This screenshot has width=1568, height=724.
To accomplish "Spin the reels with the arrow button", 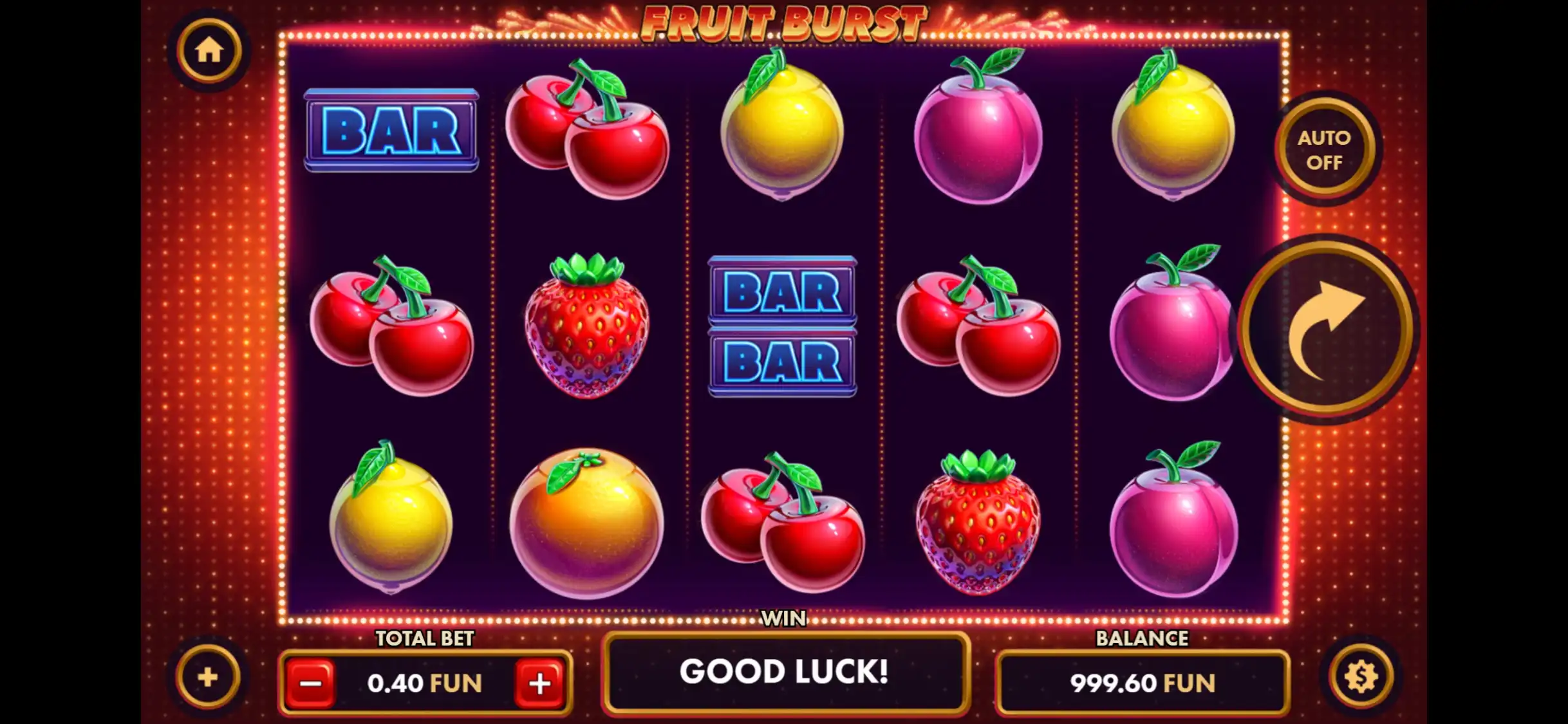I will pyautogui.click(x=1326, y=330).
